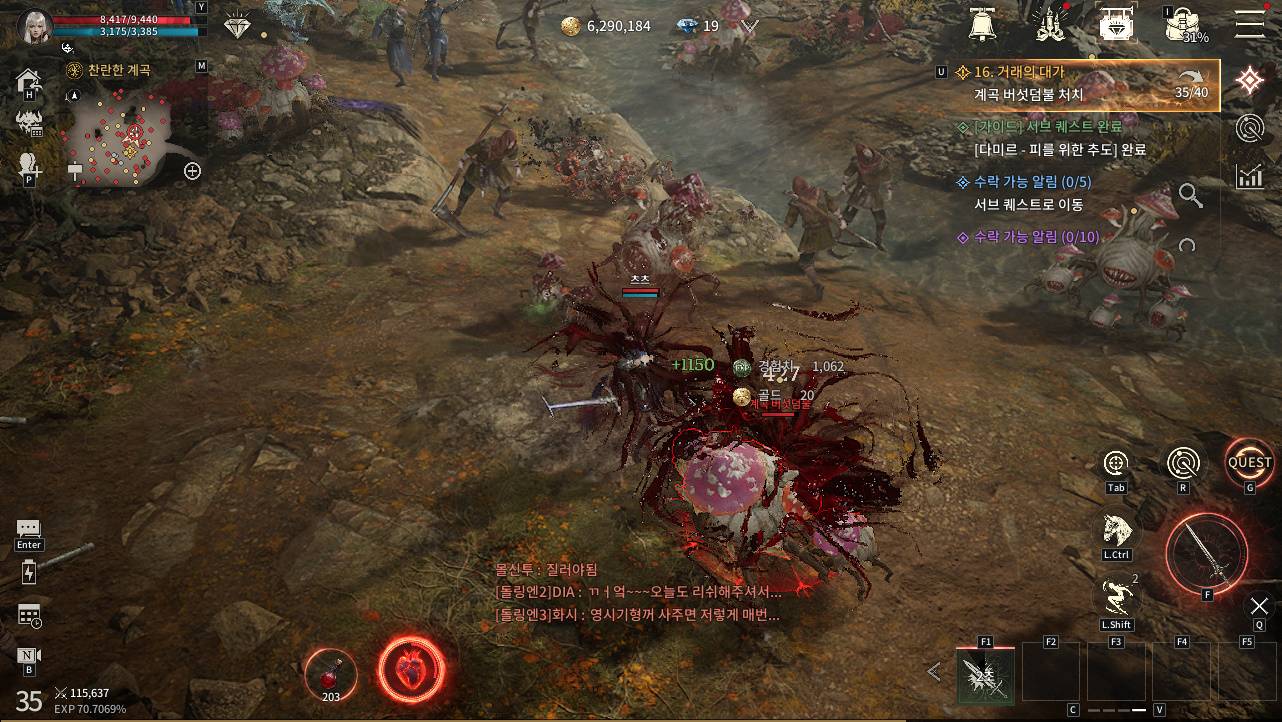The height and width of the screenshot is (722, 1282).
Task: Activate the main sword attack button
Action: click(x=1206, y=554)
